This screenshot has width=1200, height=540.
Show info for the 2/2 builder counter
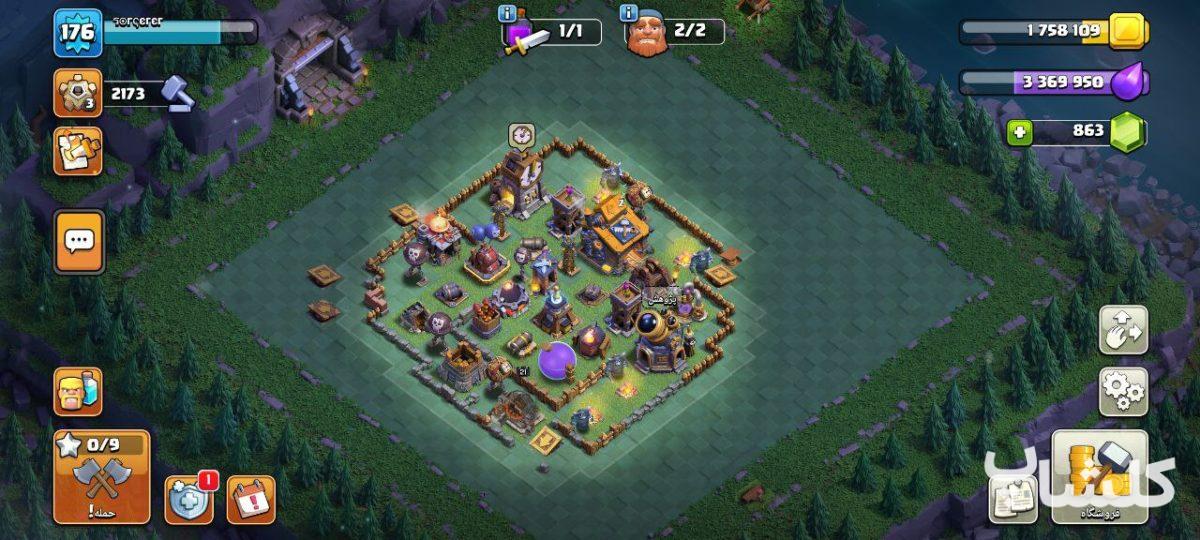point(629,14)
